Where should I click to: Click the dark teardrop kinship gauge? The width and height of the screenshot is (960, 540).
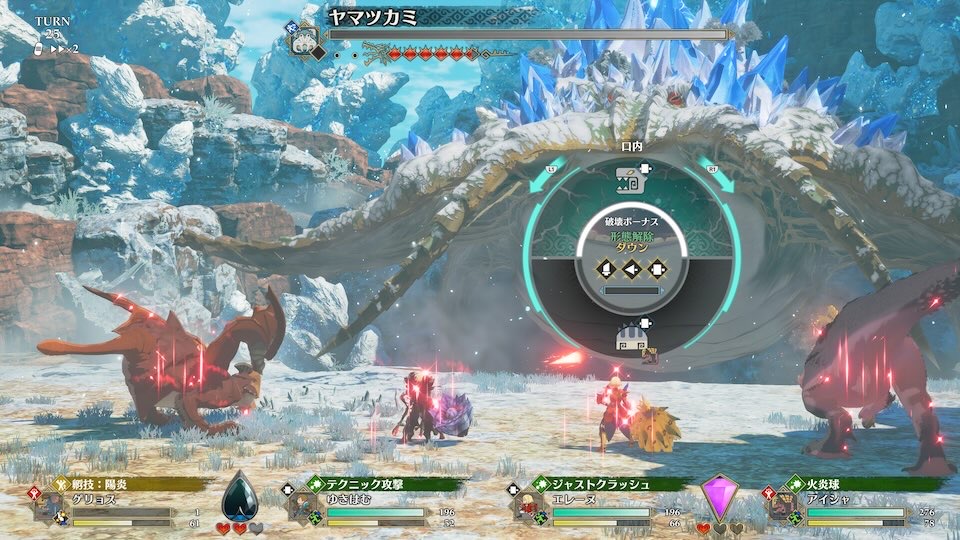238,495
